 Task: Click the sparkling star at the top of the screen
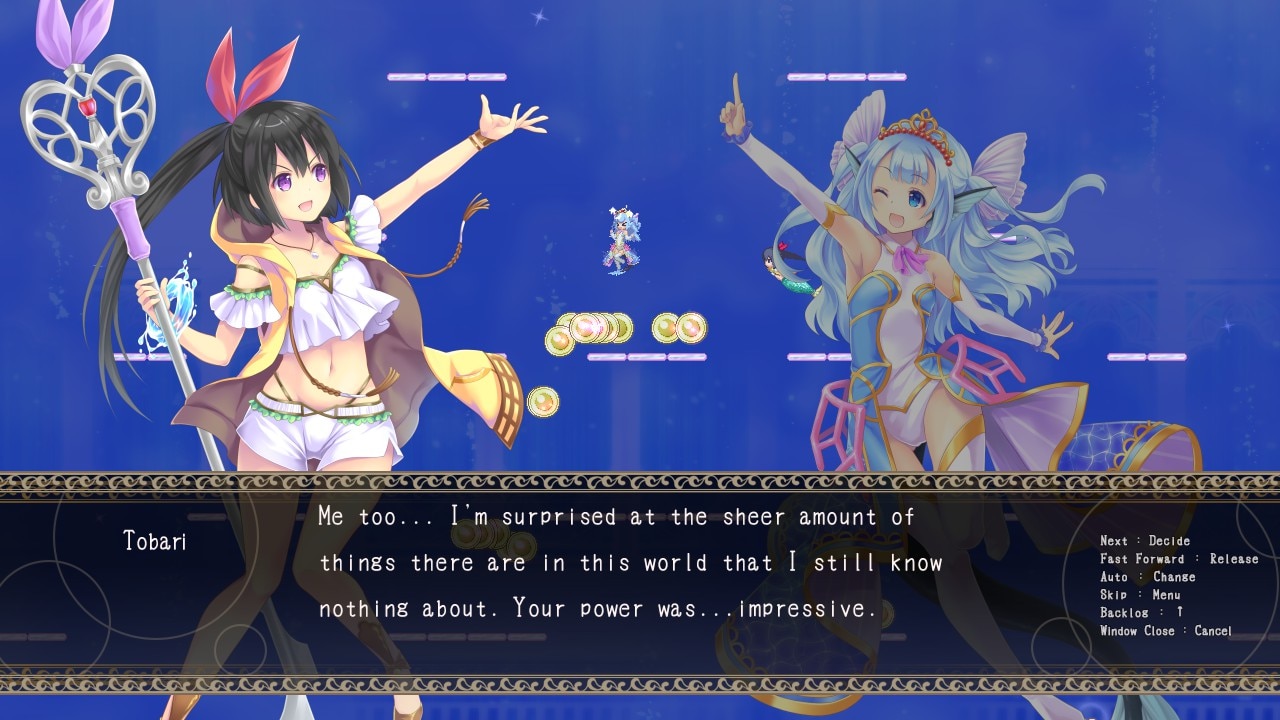coord(540,15)
